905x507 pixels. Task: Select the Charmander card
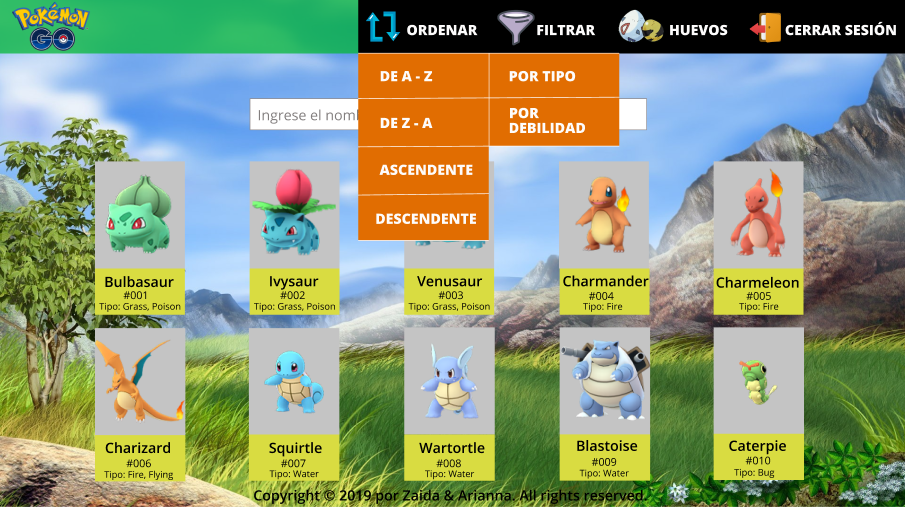coord(603,238)
